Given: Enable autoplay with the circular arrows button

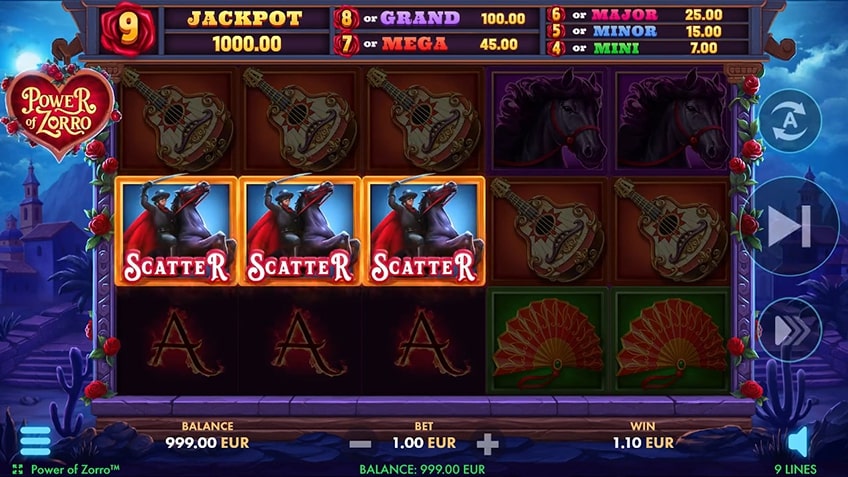Looking at the screenshot, I should click(x=790, y=121).
